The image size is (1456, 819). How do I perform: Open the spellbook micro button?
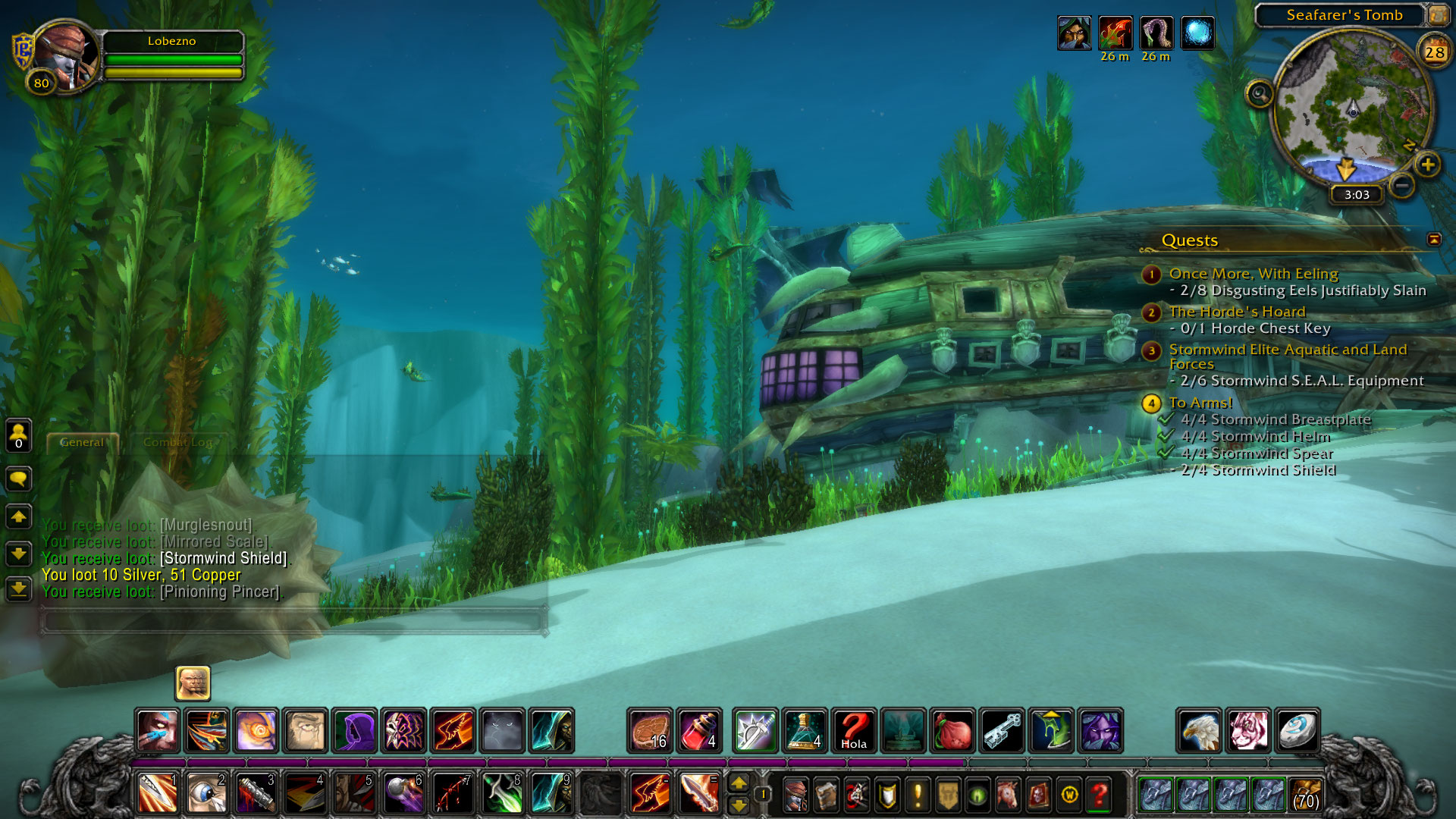coord(826,795)
